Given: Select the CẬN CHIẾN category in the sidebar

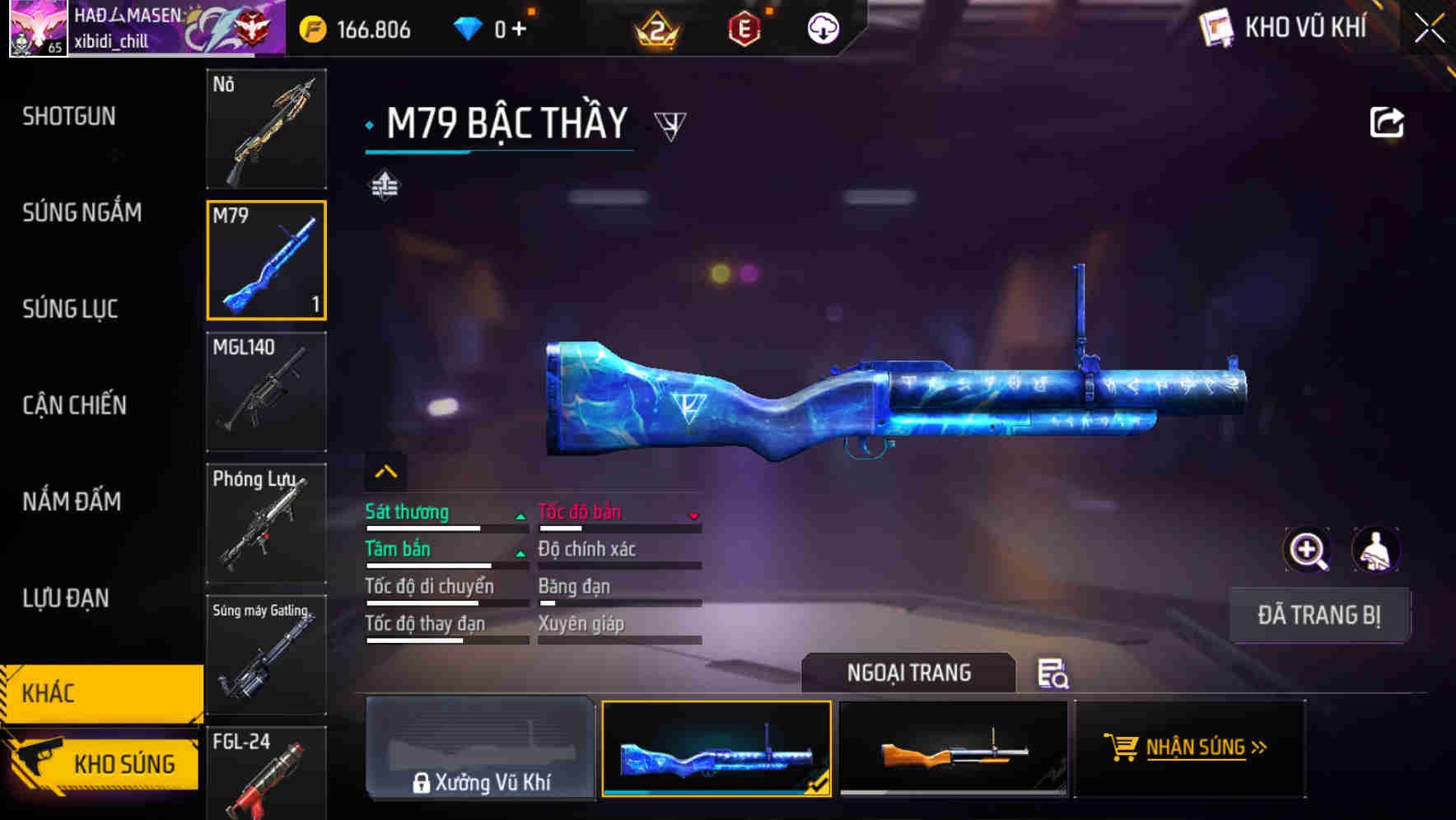Looking at the screenshot, I should [x=74, y=405].
